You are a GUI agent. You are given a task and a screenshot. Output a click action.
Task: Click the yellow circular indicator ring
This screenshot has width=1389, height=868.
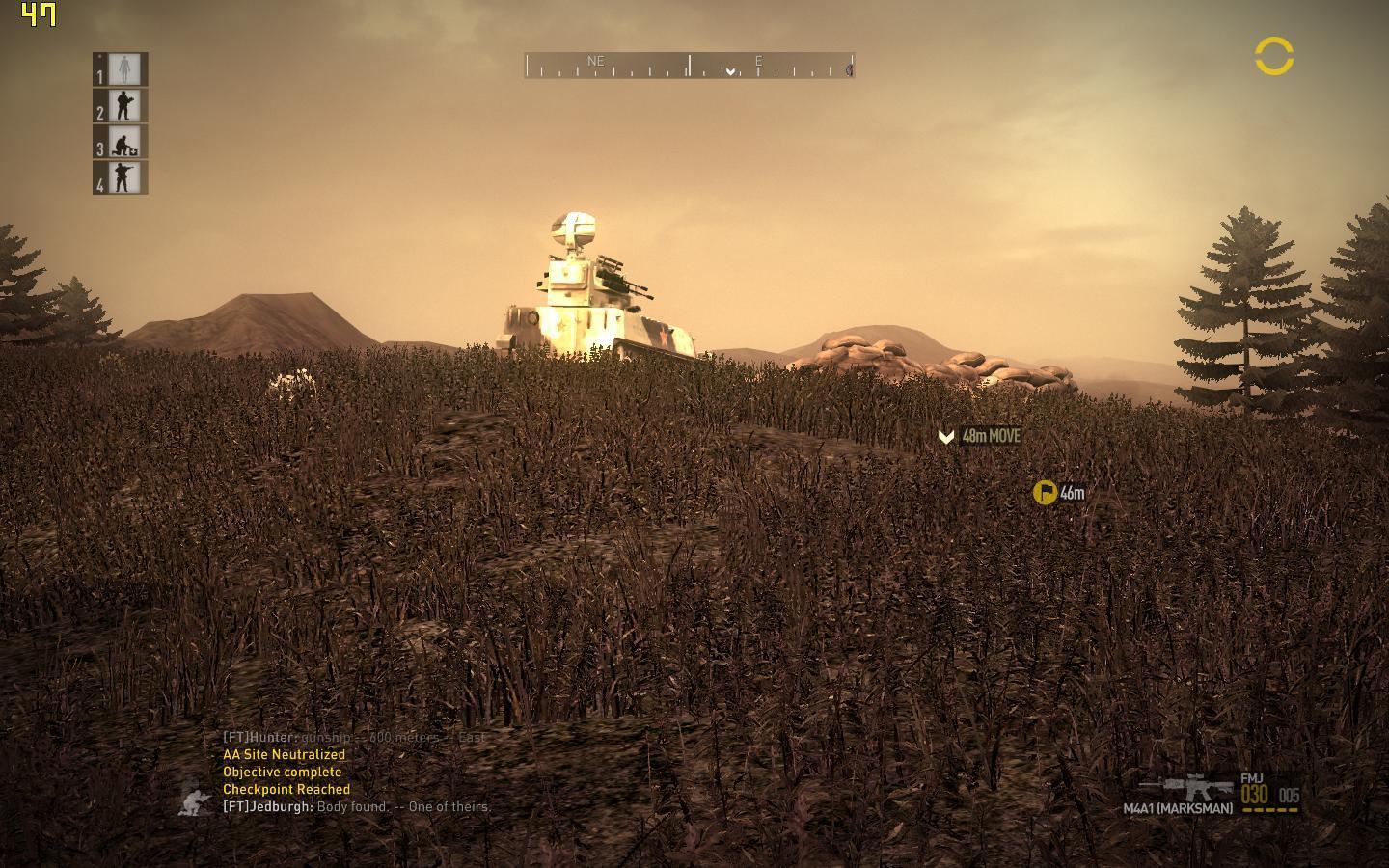click(x=1273, y=57)
